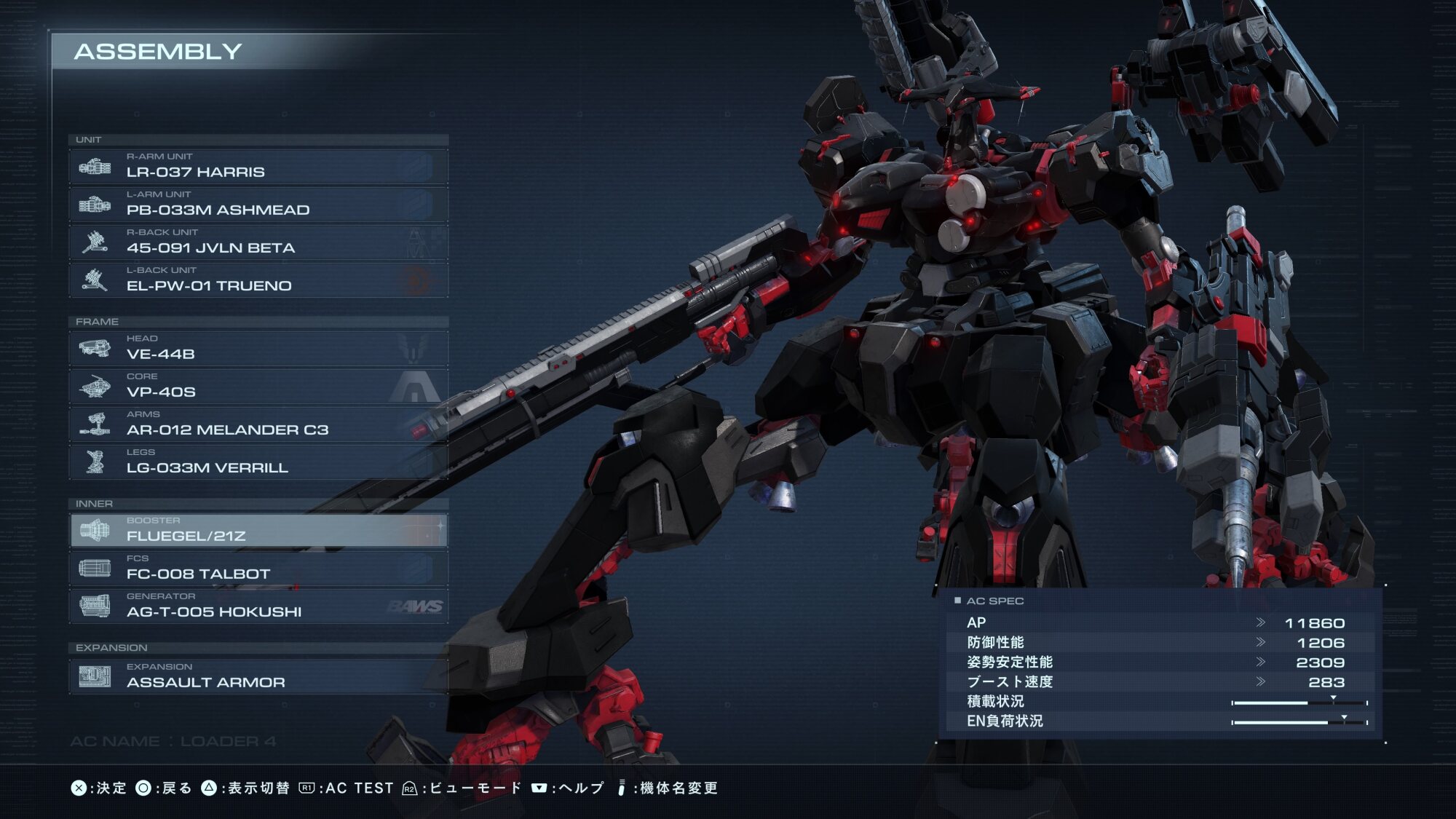Select the R-Arm Unit LR-037 HARRIS slot
This screenshot has width=1456, height=819.
coord(258,167)
